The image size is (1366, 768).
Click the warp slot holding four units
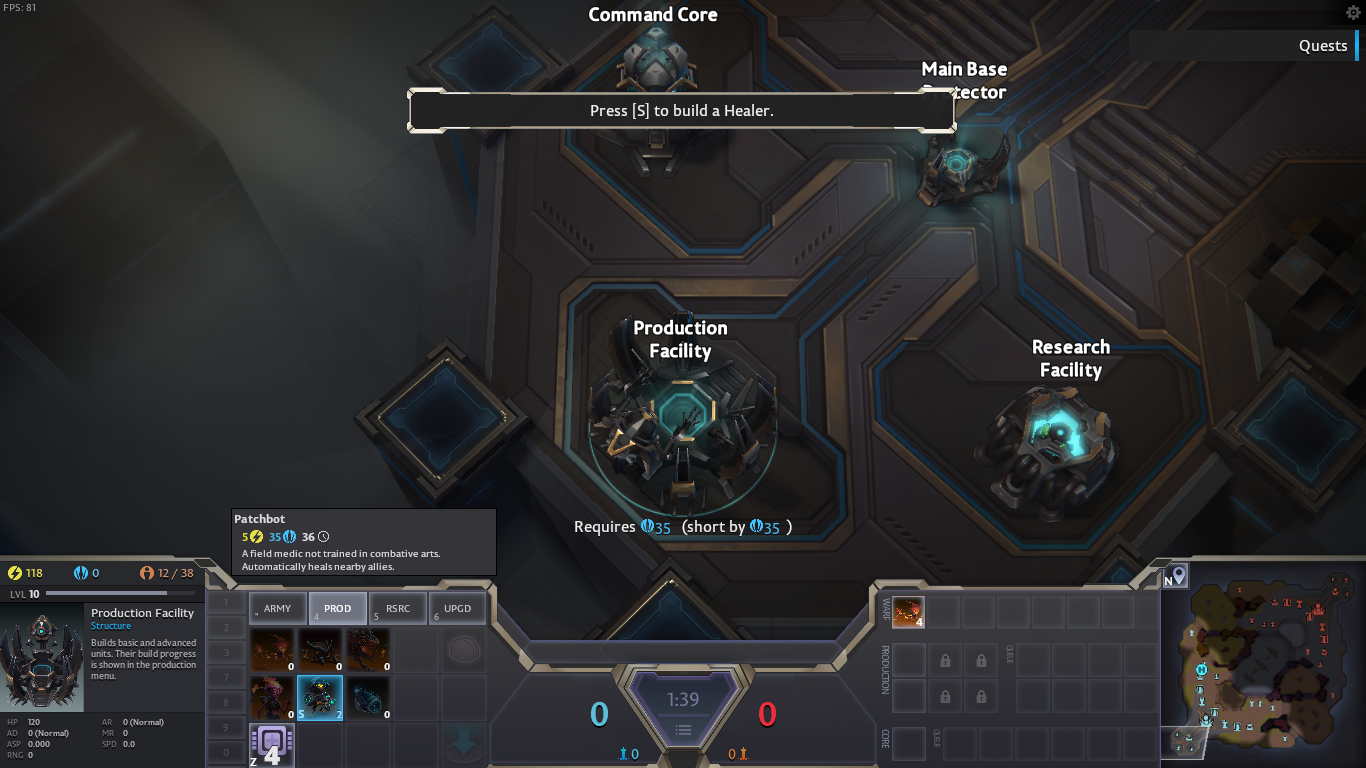(908, 612)
